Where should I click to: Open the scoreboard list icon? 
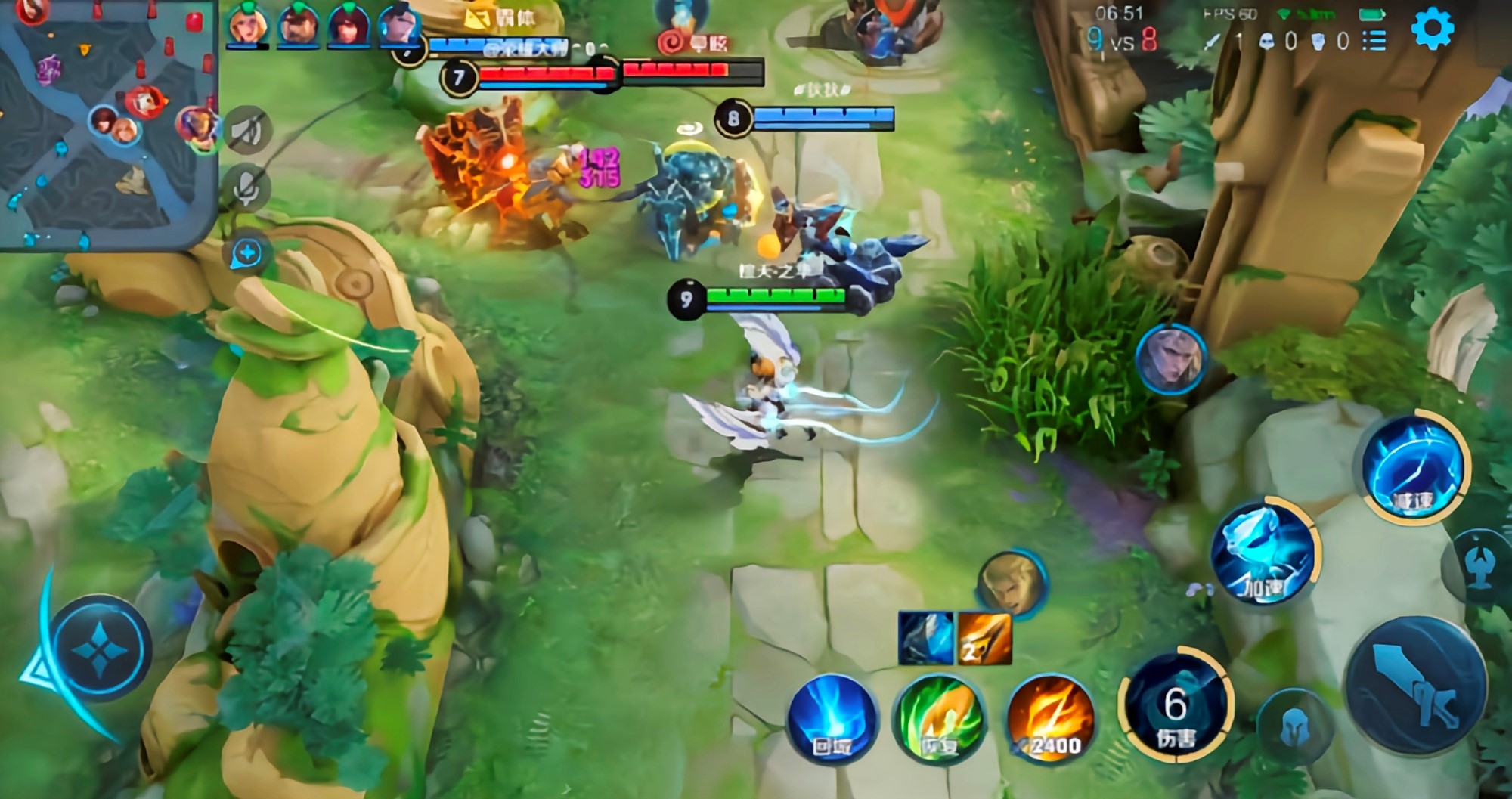[1374, 40]
